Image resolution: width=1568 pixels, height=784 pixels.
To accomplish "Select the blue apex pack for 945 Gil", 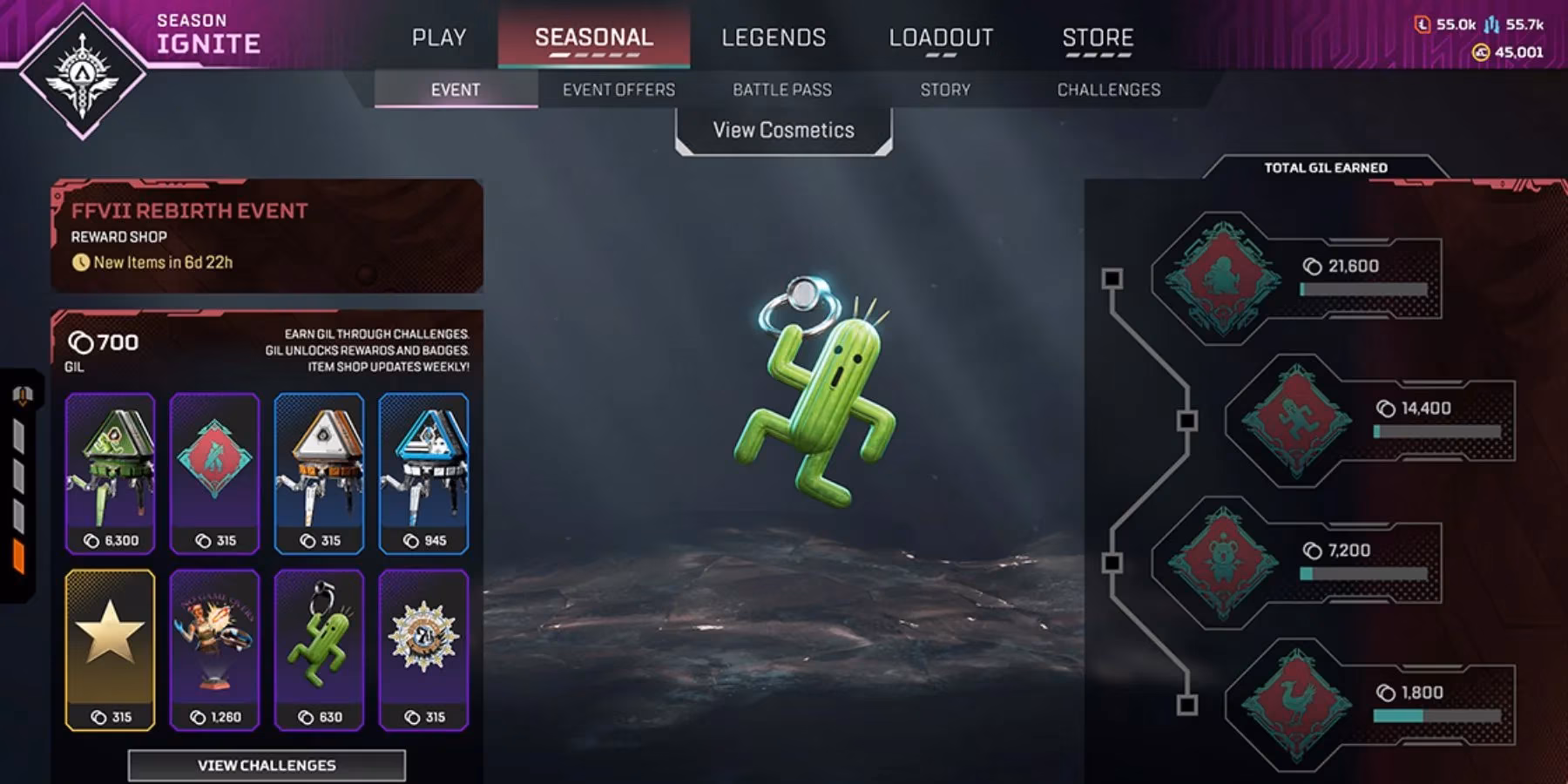I will (423, 473).
